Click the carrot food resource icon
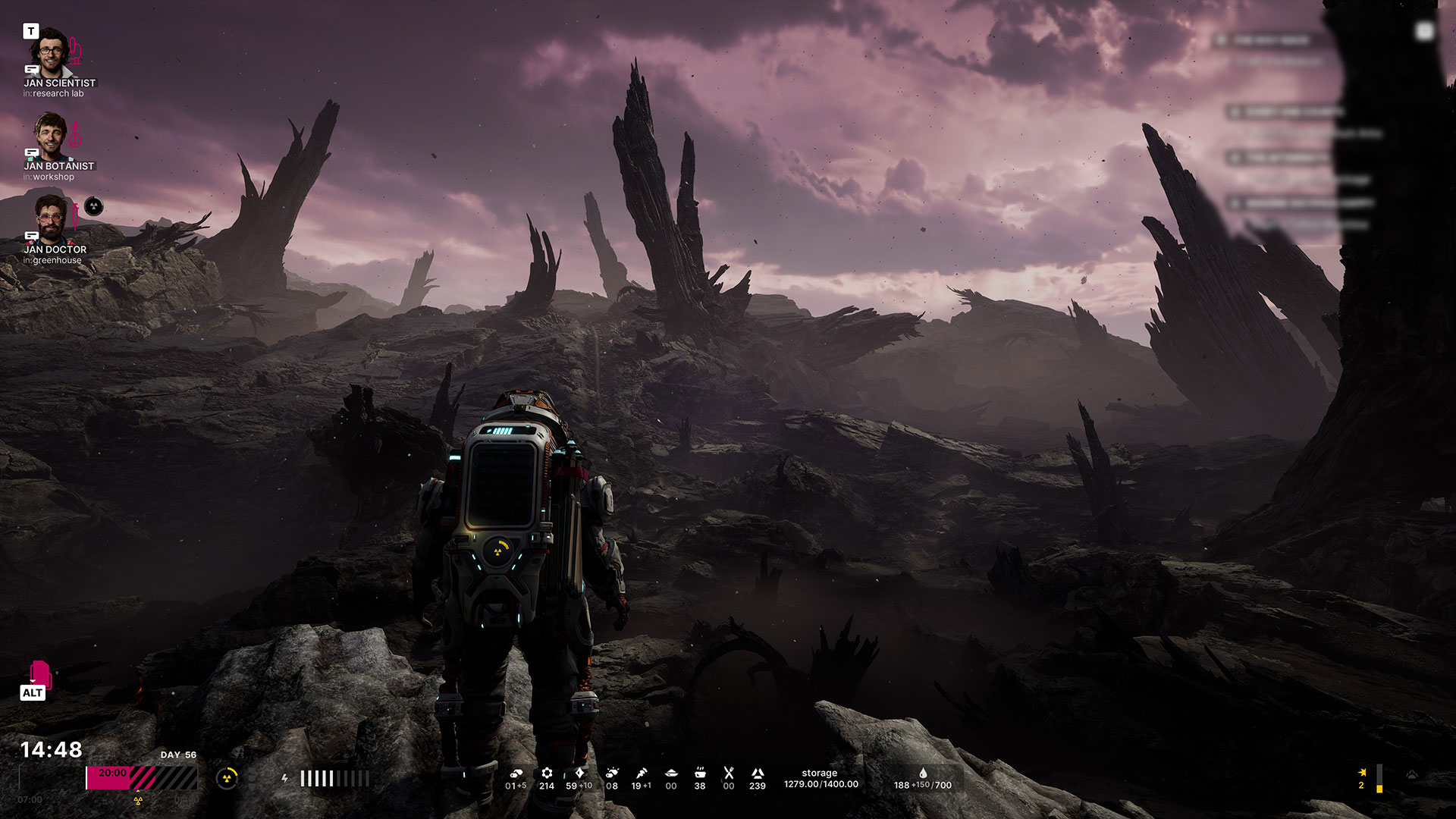 click(x=642, y=773)
